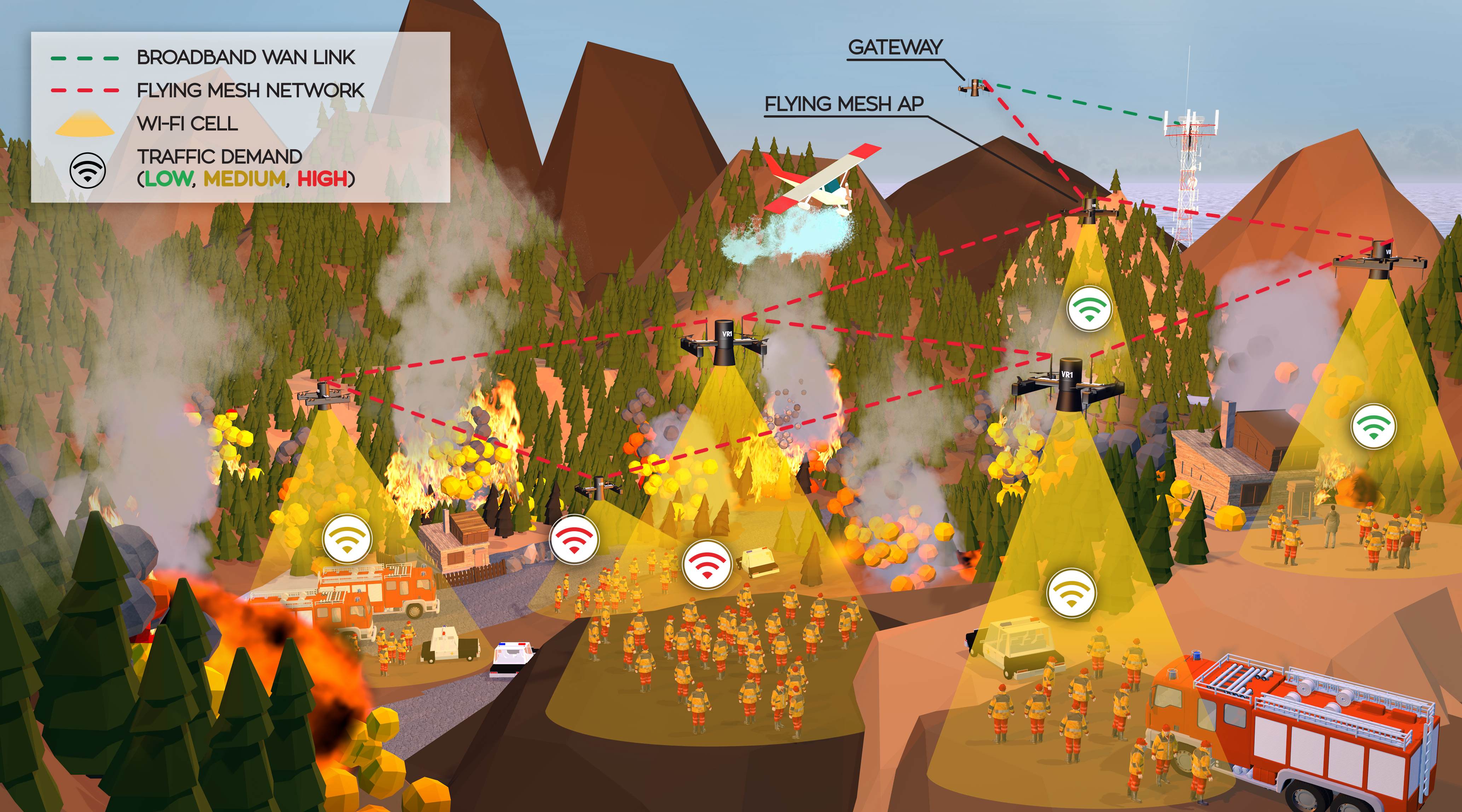
Task: Select the Flying Mesh AP callout label
Action: click(x=844, y=104)
